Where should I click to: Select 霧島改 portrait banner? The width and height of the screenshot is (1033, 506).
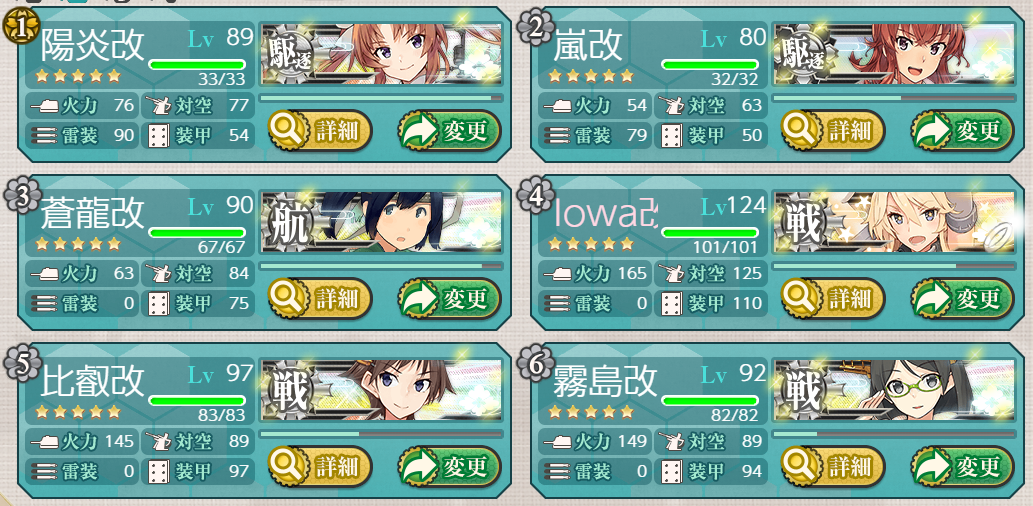pos(893,390)
